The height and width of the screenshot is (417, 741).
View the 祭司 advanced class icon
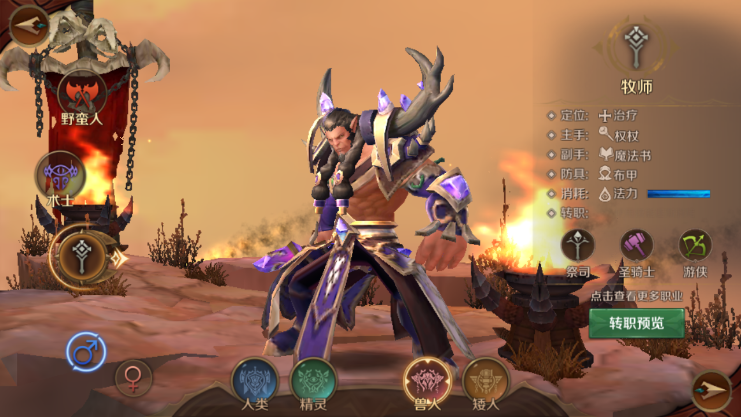pyautogui.click(x=578, y=245)
